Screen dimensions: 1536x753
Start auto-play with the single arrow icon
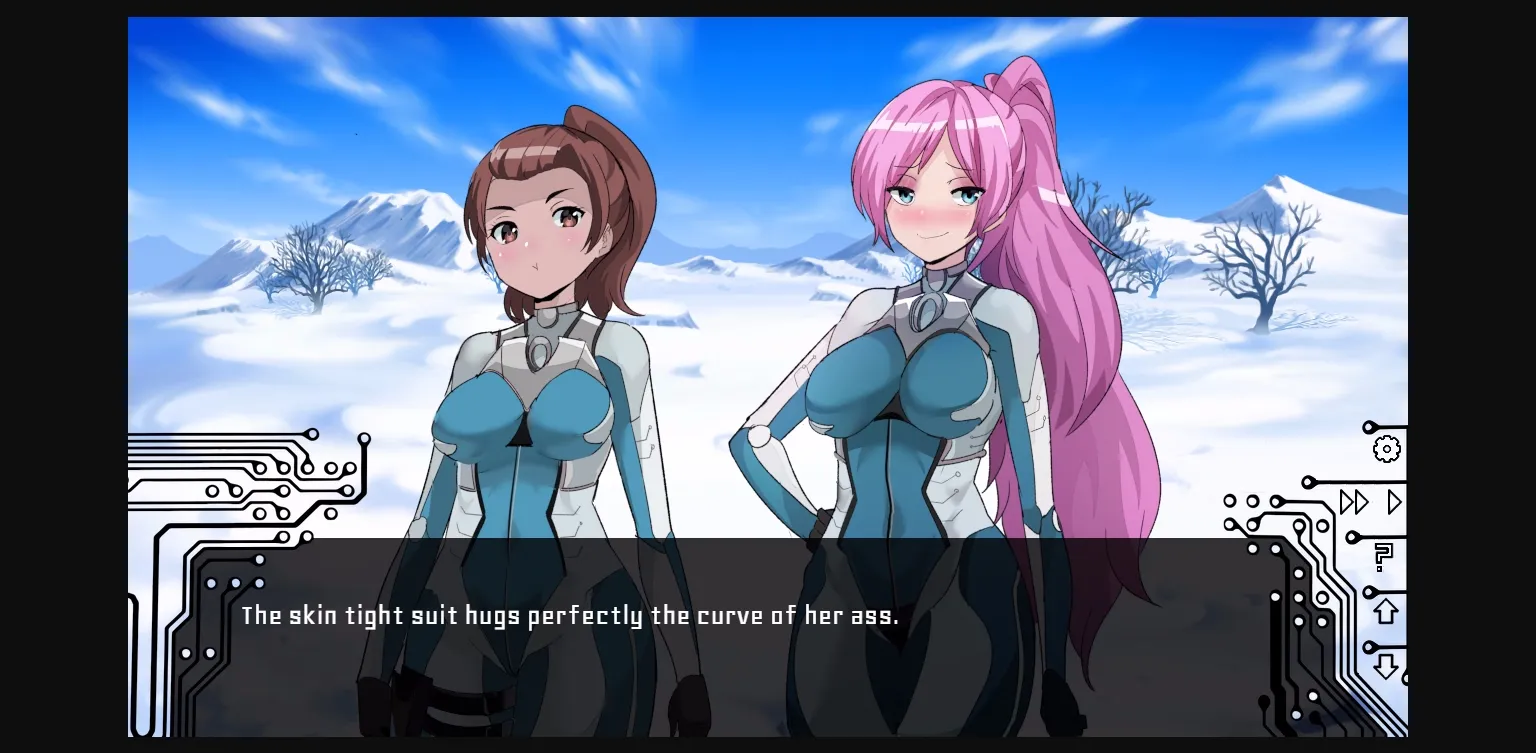coord(1393,503)
